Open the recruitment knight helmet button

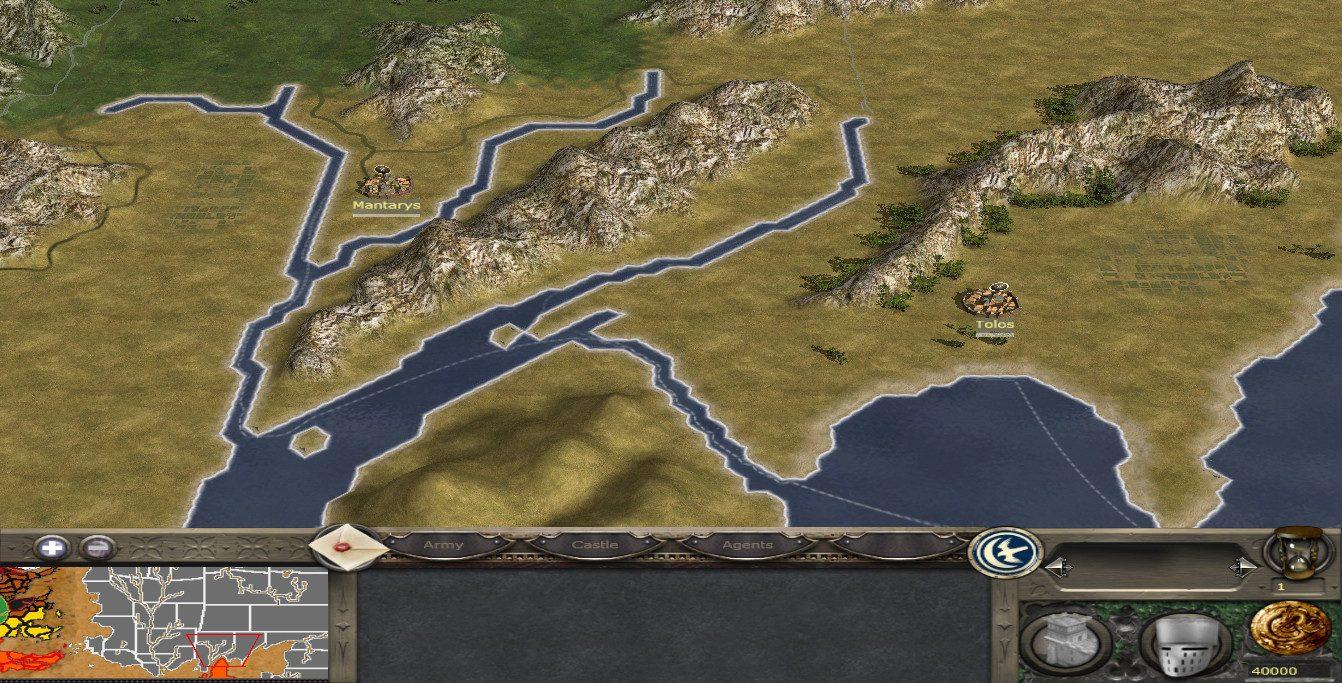click(x=1183, y=640)
